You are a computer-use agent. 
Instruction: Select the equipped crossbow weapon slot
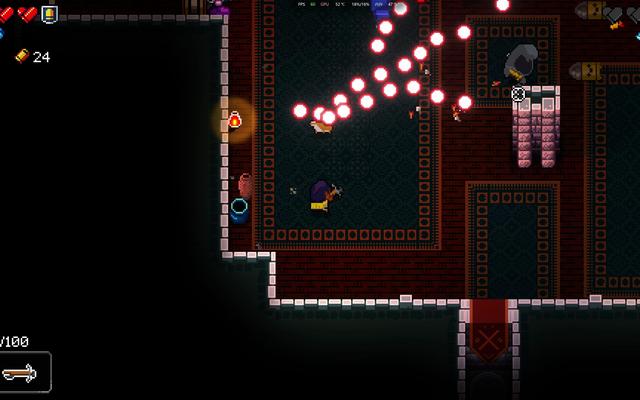[x=24, y=373]
